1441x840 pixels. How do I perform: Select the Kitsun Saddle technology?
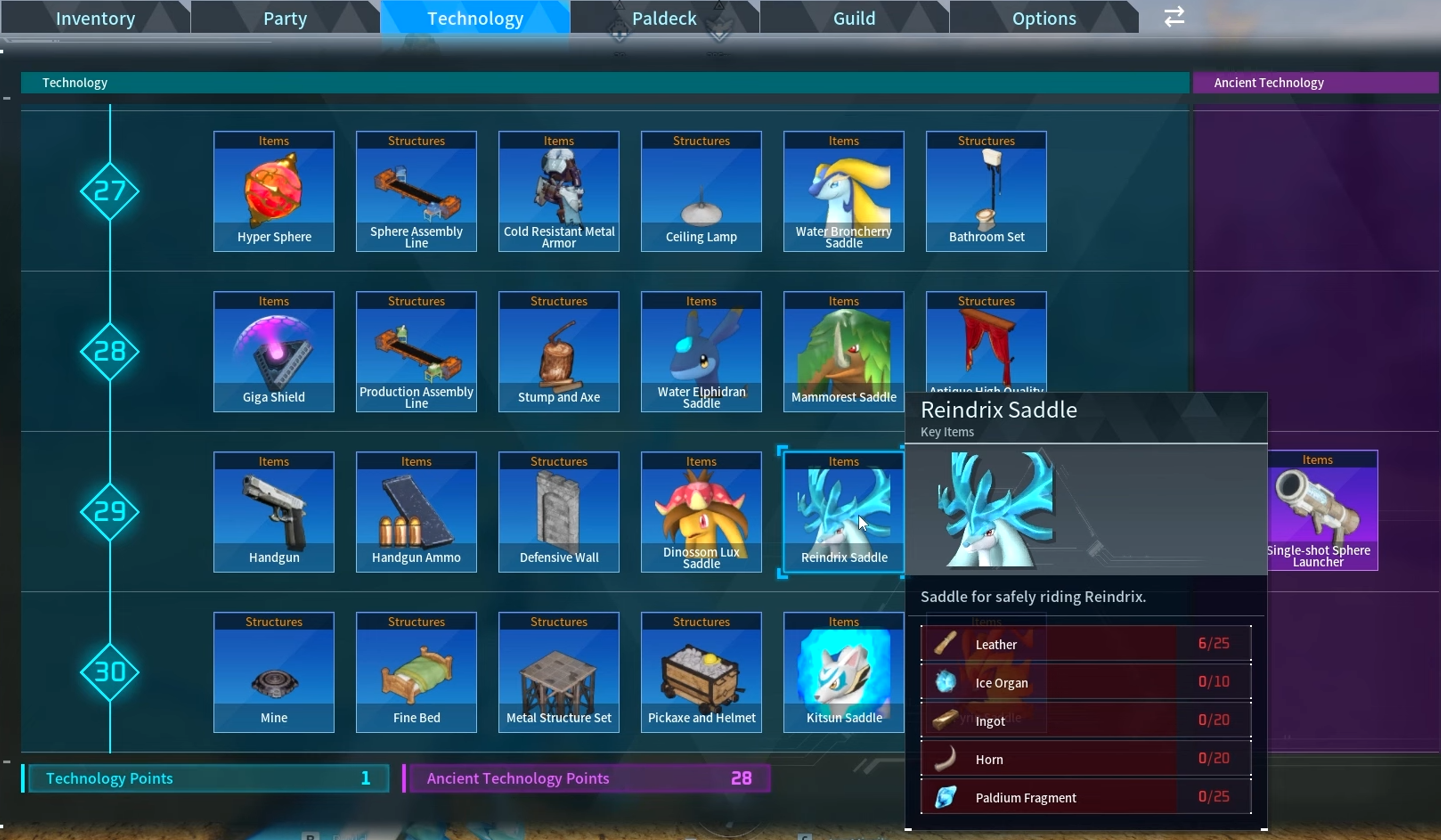[843, 671]
